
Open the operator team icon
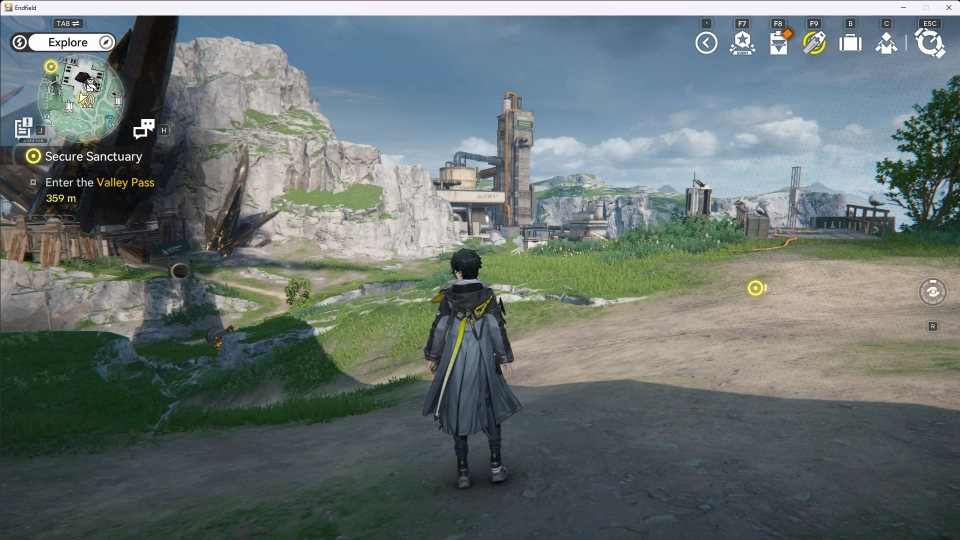tap(886, 43)
